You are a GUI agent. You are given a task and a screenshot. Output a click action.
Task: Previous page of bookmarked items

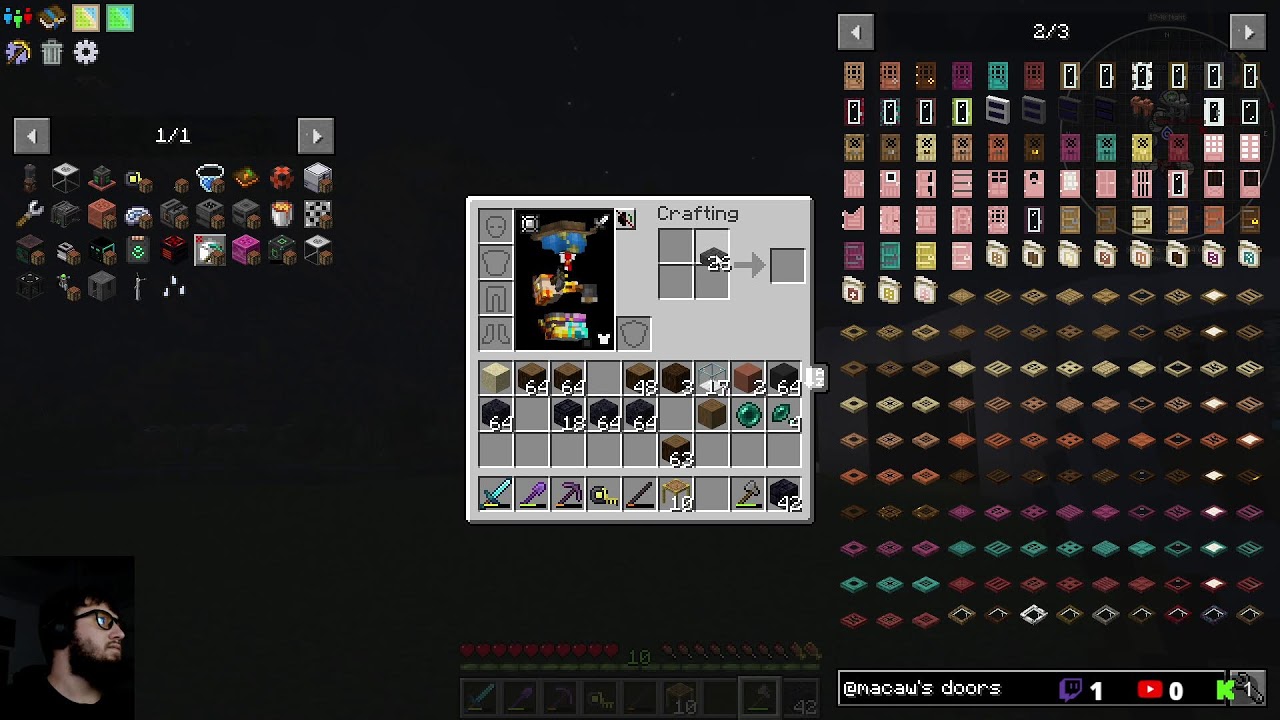point(31,136)
